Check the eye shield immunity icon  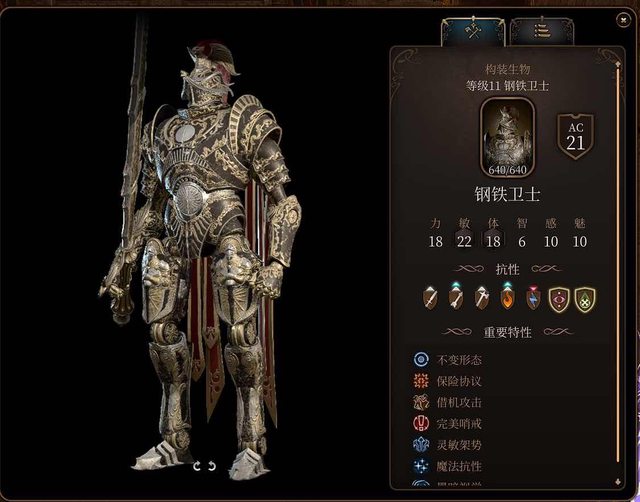(x=559, y=298)
